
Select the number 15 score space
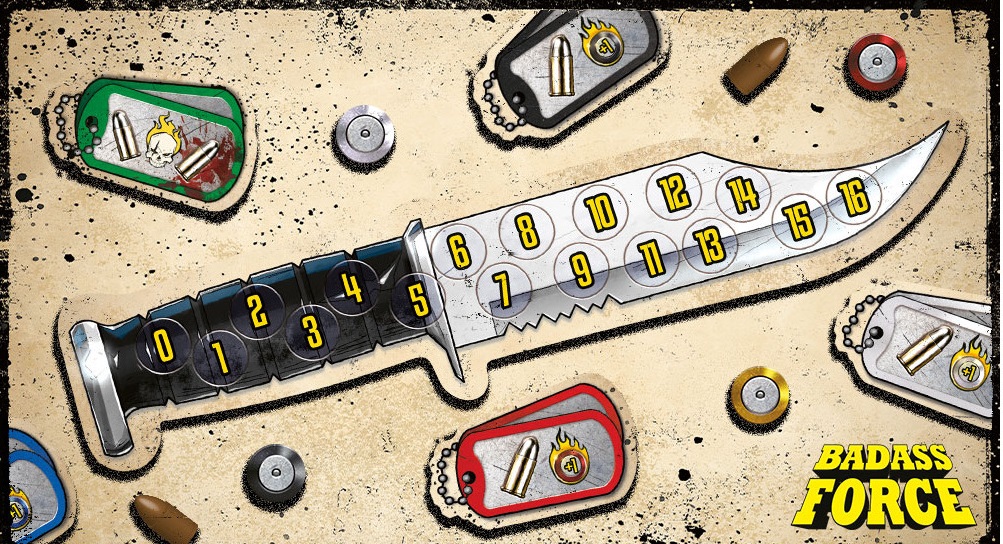click(800, 221)
